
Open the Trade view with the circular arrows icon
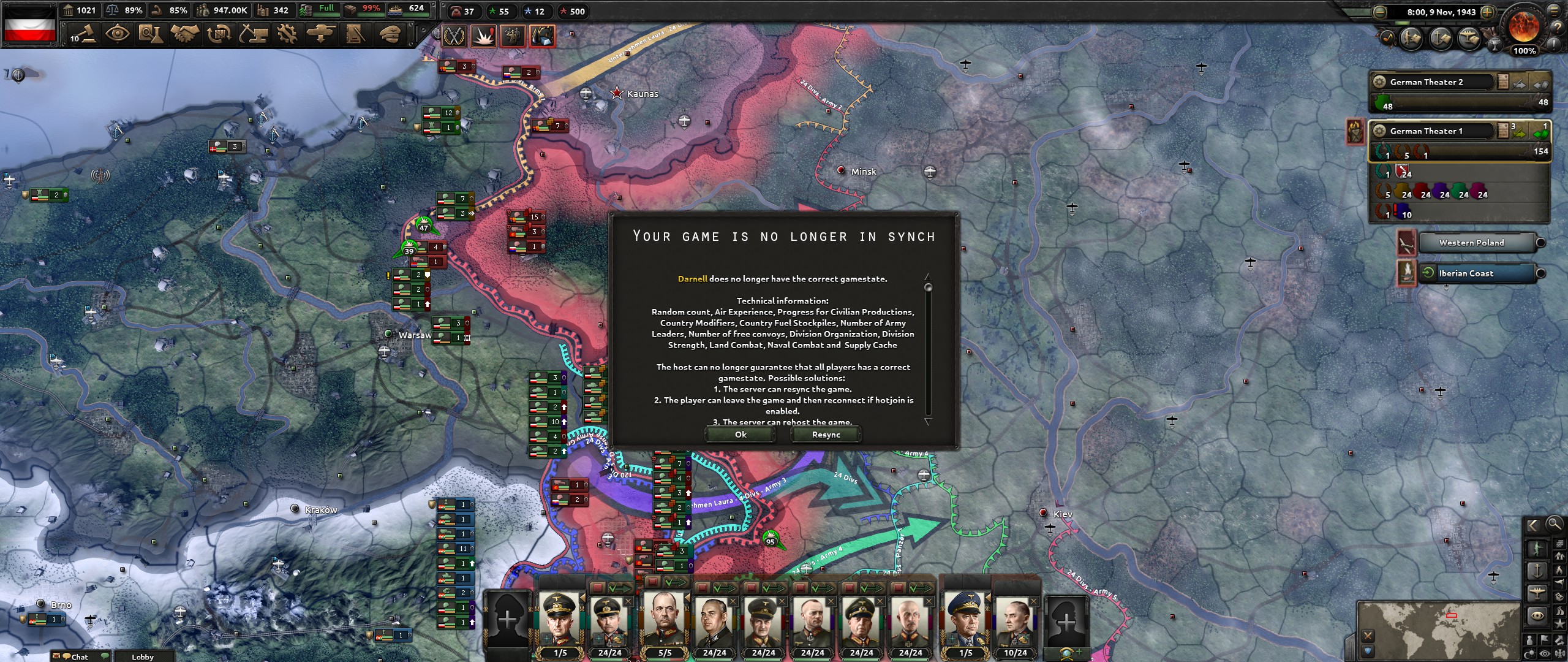pyautogui.click(x=219, y=35)
